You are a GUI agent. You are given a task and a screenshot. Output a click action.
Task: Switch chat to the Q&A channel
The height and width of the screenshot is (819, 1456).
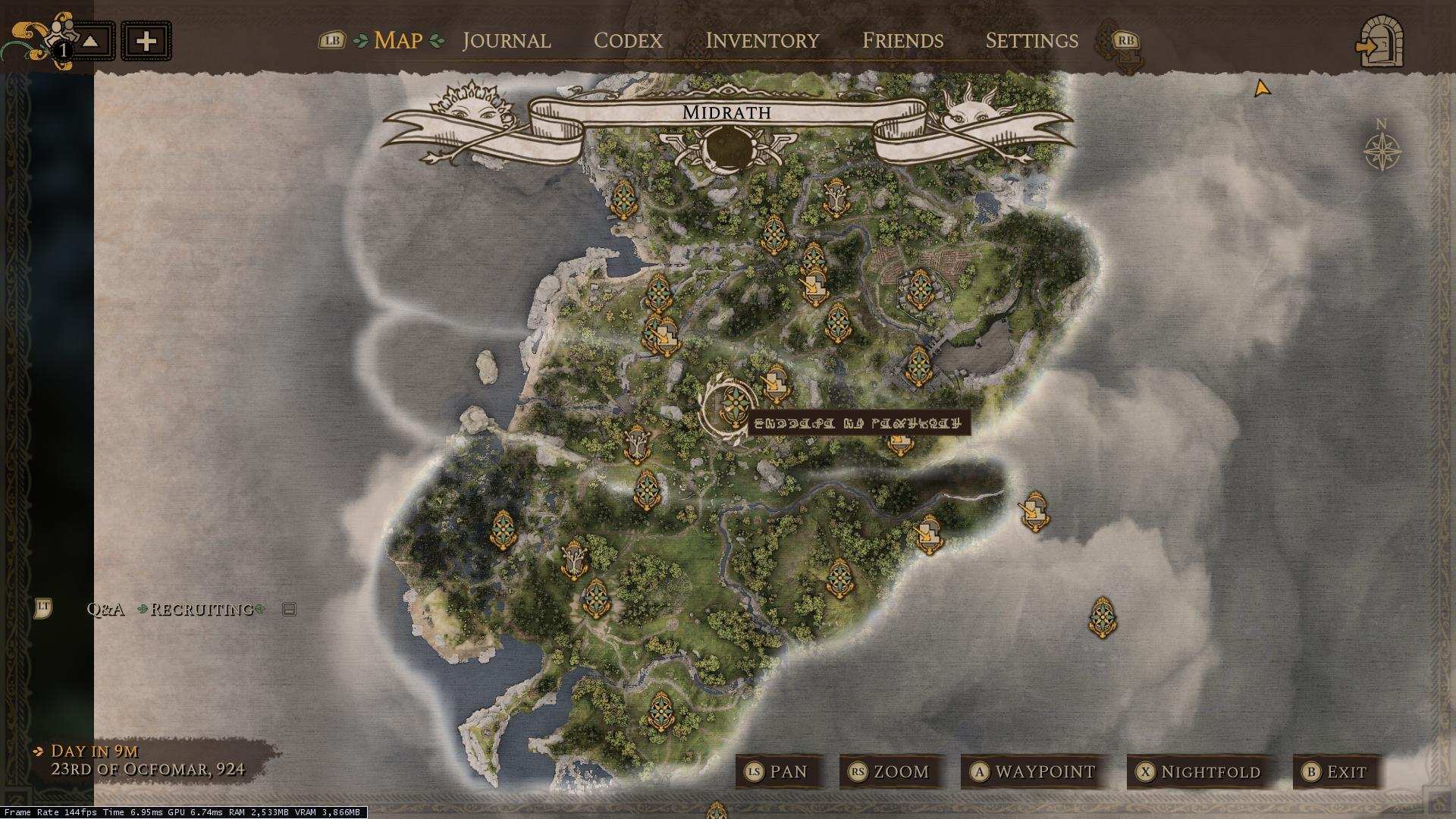click(x=105, y=609)
